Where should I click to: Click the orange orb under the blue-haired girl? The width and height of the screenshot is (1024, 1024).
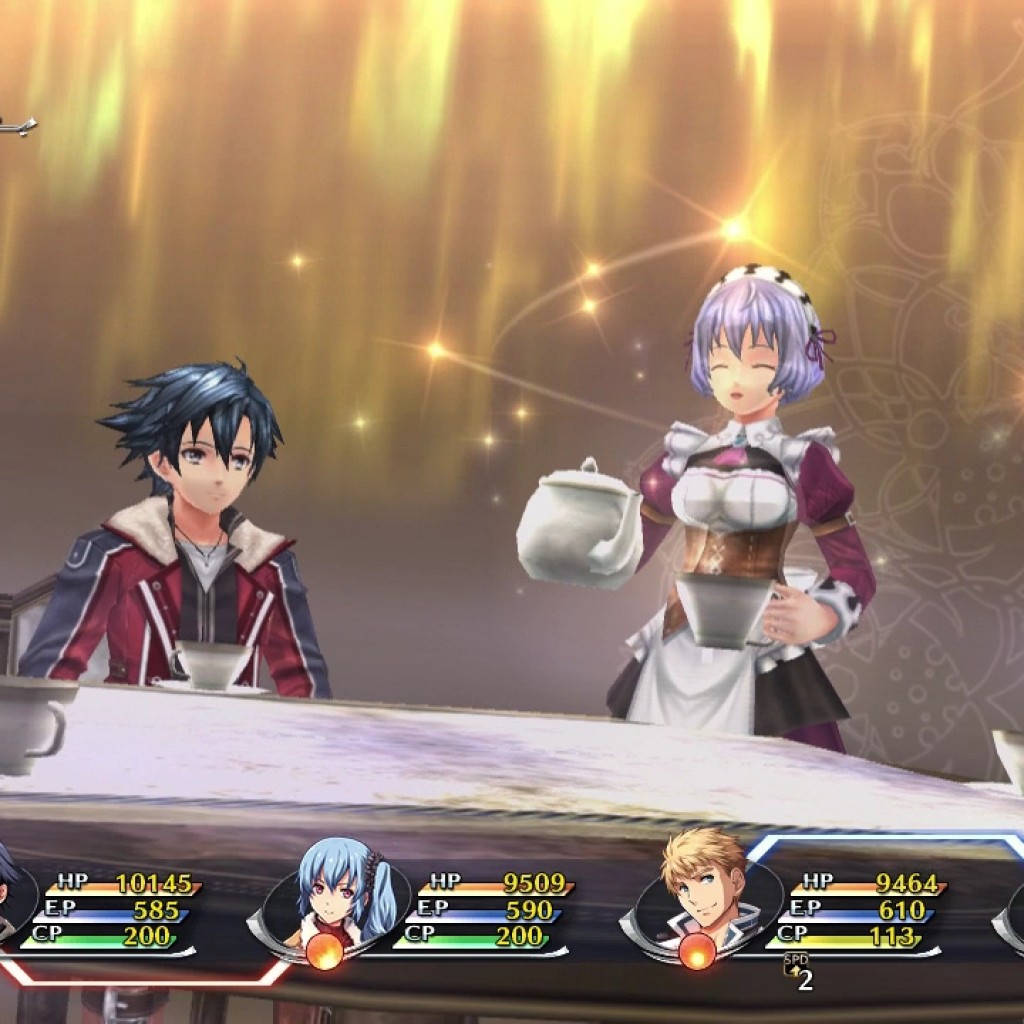point(323,954)
